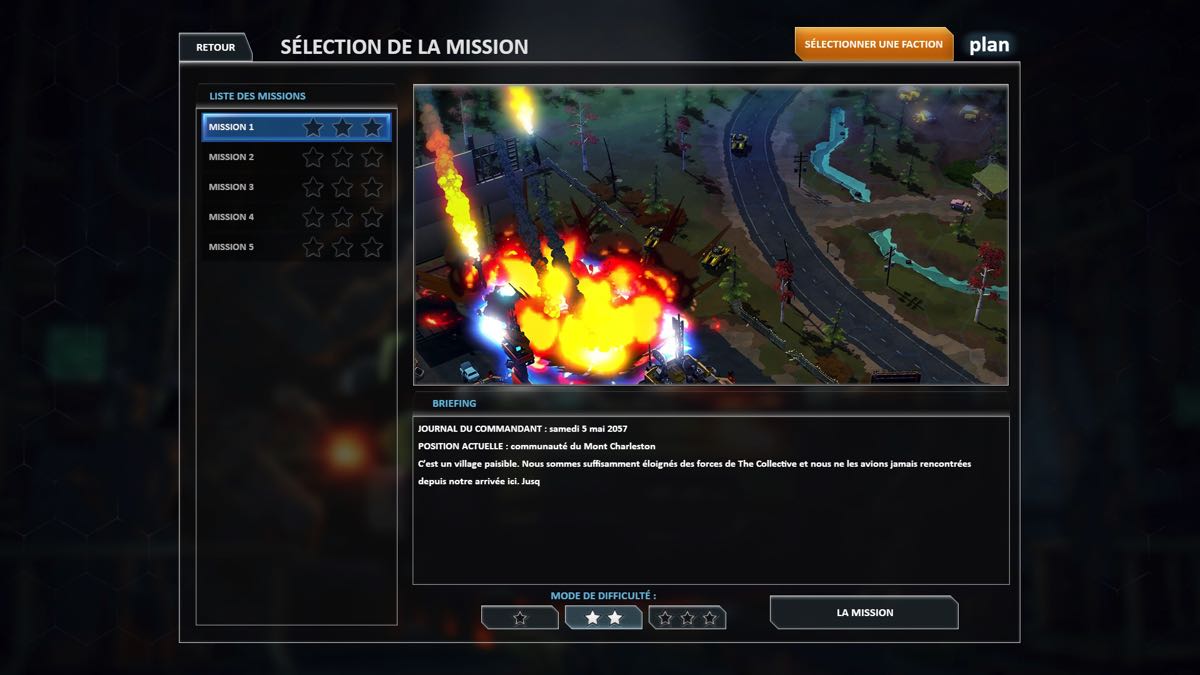This screenshot has height=675, width=1200.
Task: Select Mission 1 in the list
Action: [x=296, y=127]
